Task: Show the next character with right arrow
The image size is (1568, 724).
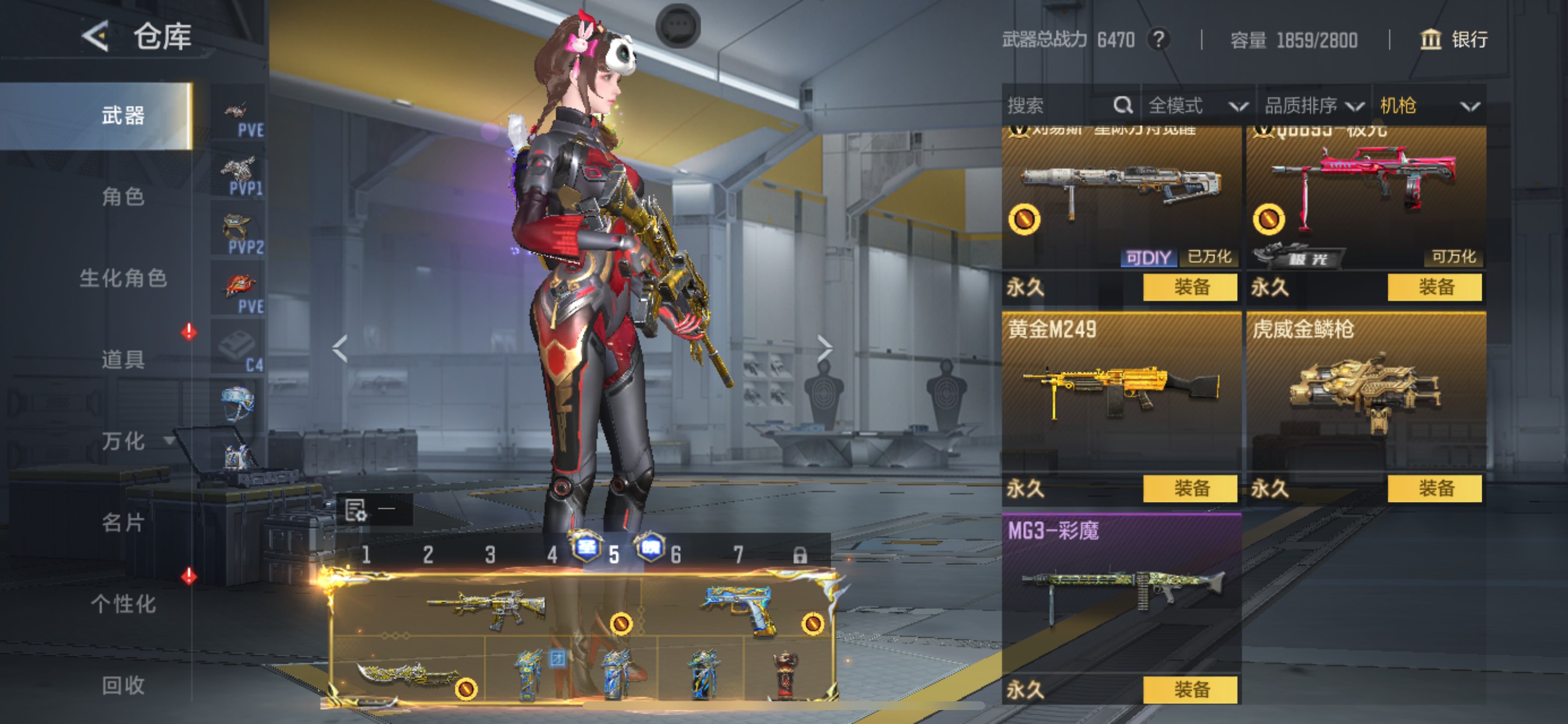Action: tap(824, 349)
